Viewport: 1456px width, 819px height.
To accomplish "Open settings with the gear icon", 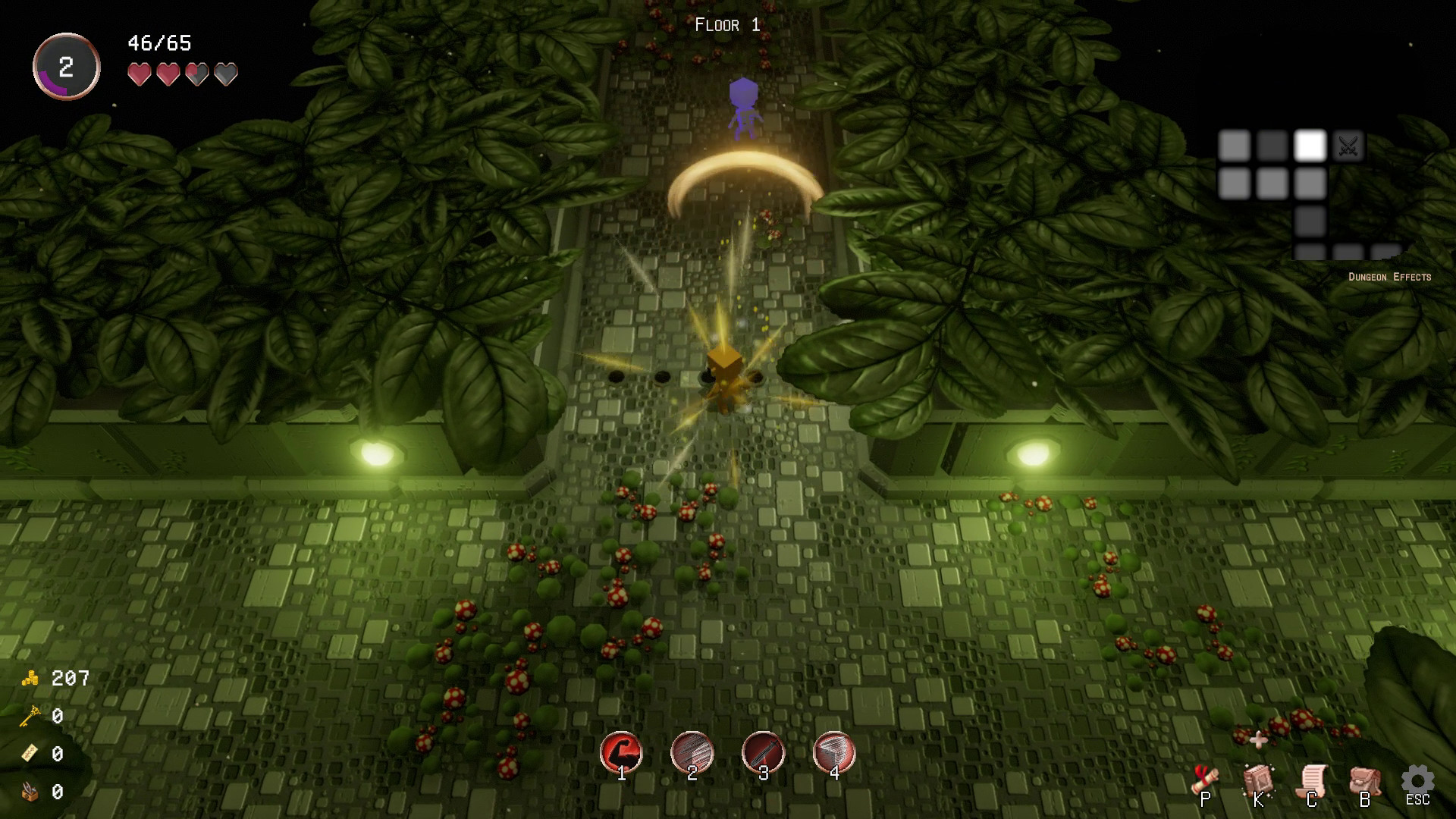I will (1417, 781).
